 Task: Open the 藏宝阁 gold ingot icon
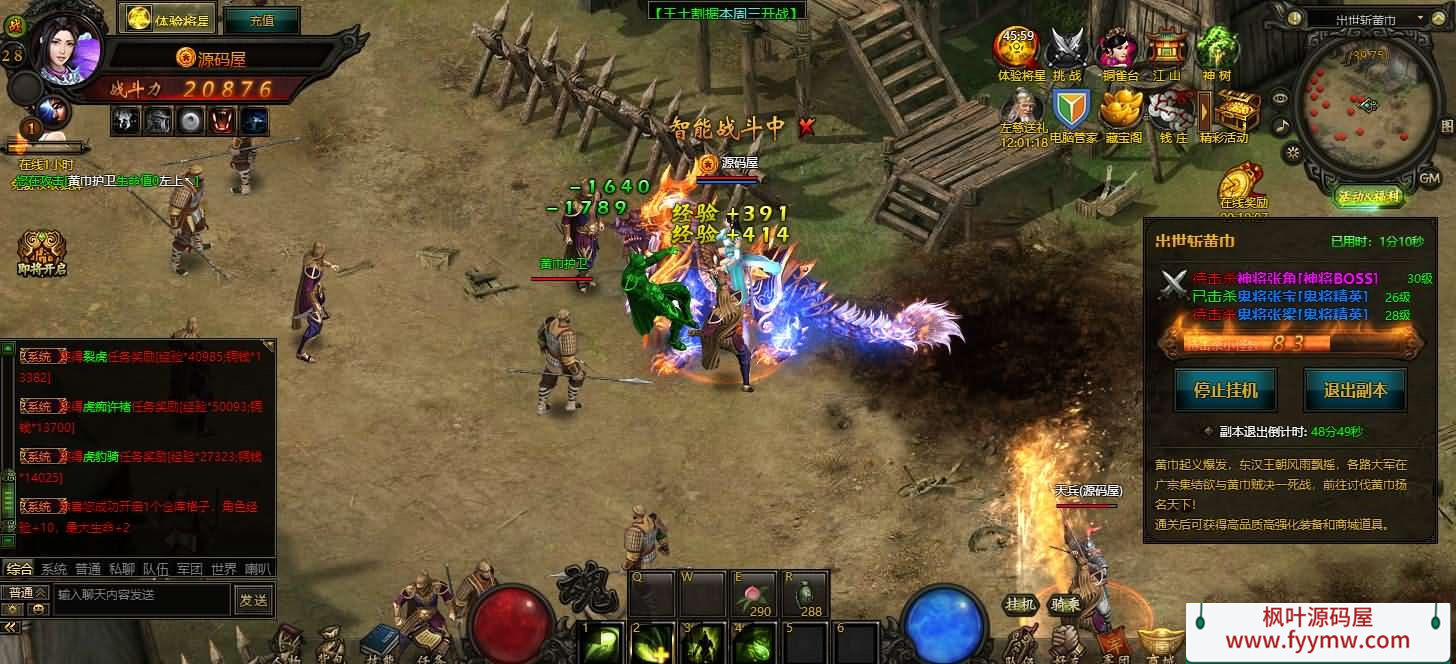pos(1123,112)
